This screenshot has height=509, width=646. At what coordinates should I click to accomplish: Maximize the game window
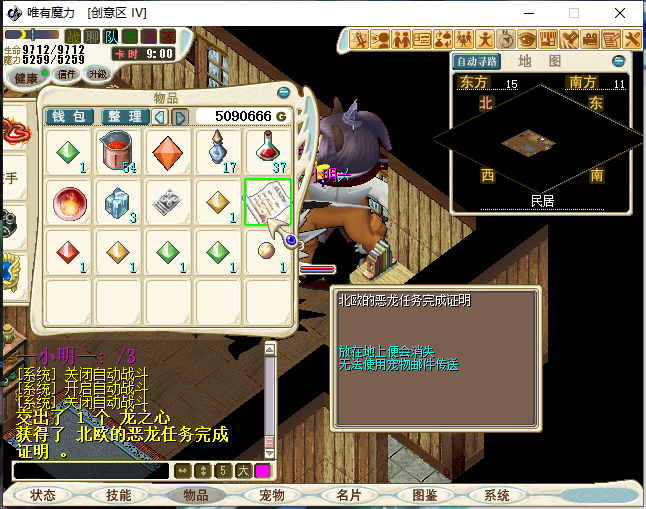574,13
